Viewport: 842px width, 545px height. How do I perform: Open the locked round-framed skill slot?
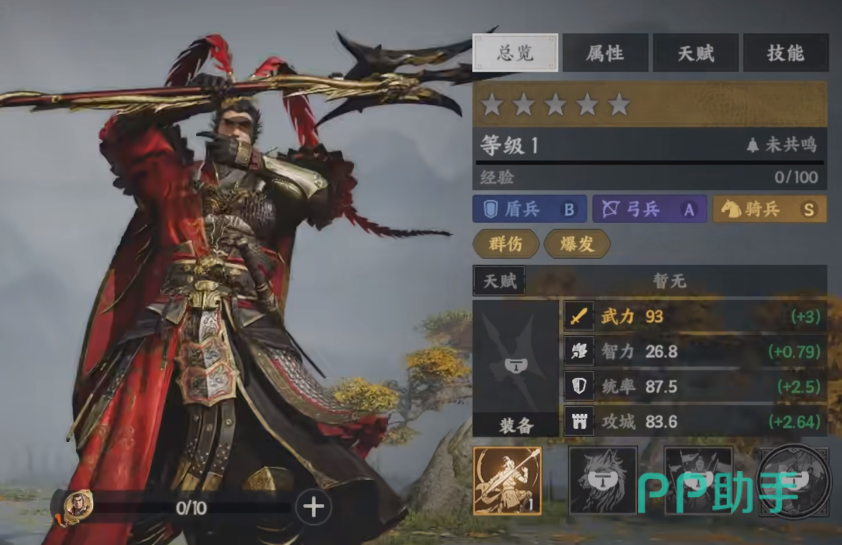tap(794, 480)
